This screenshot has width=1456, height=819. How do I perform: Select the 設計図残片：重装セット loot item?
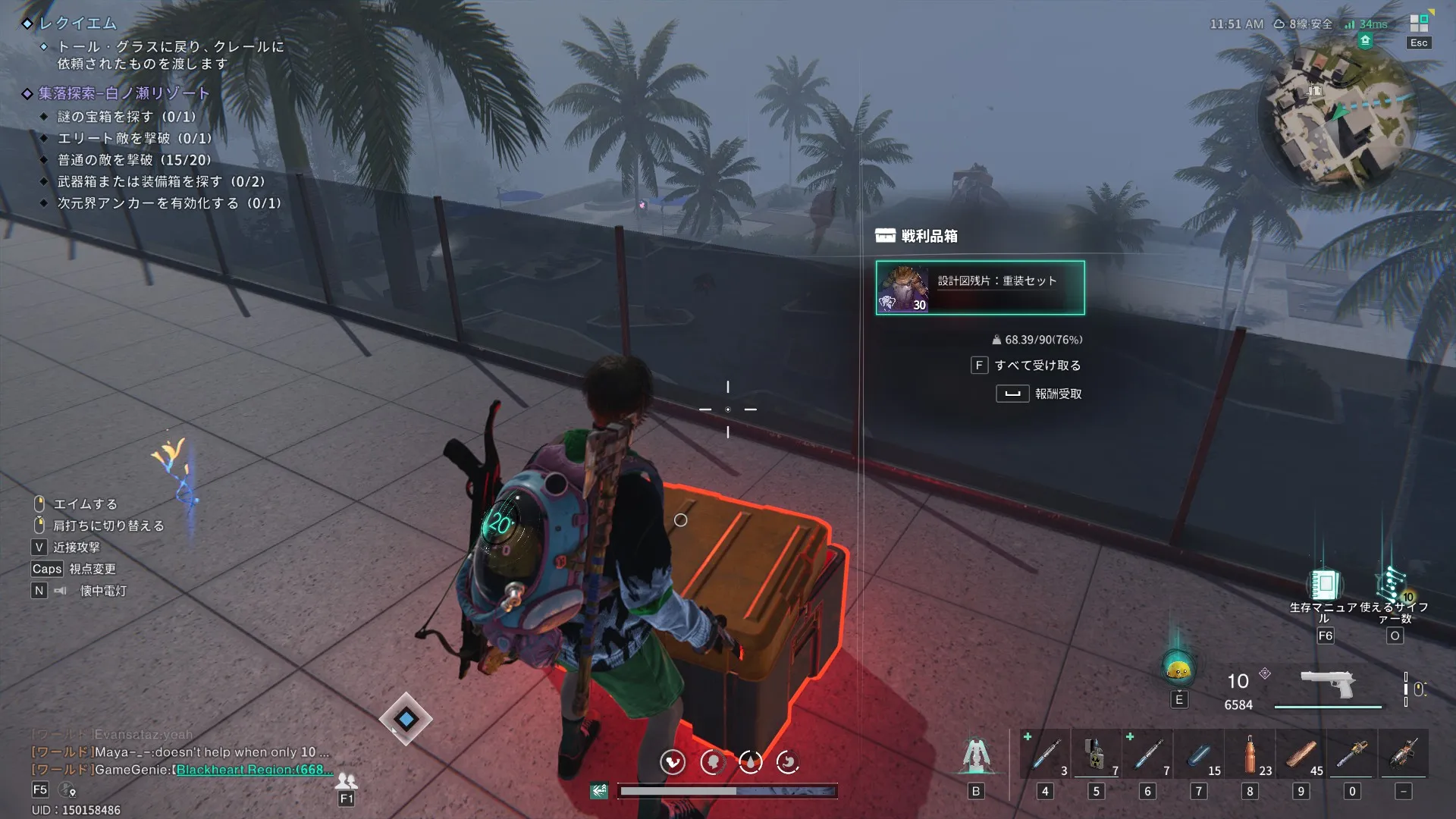click(980, 287)
